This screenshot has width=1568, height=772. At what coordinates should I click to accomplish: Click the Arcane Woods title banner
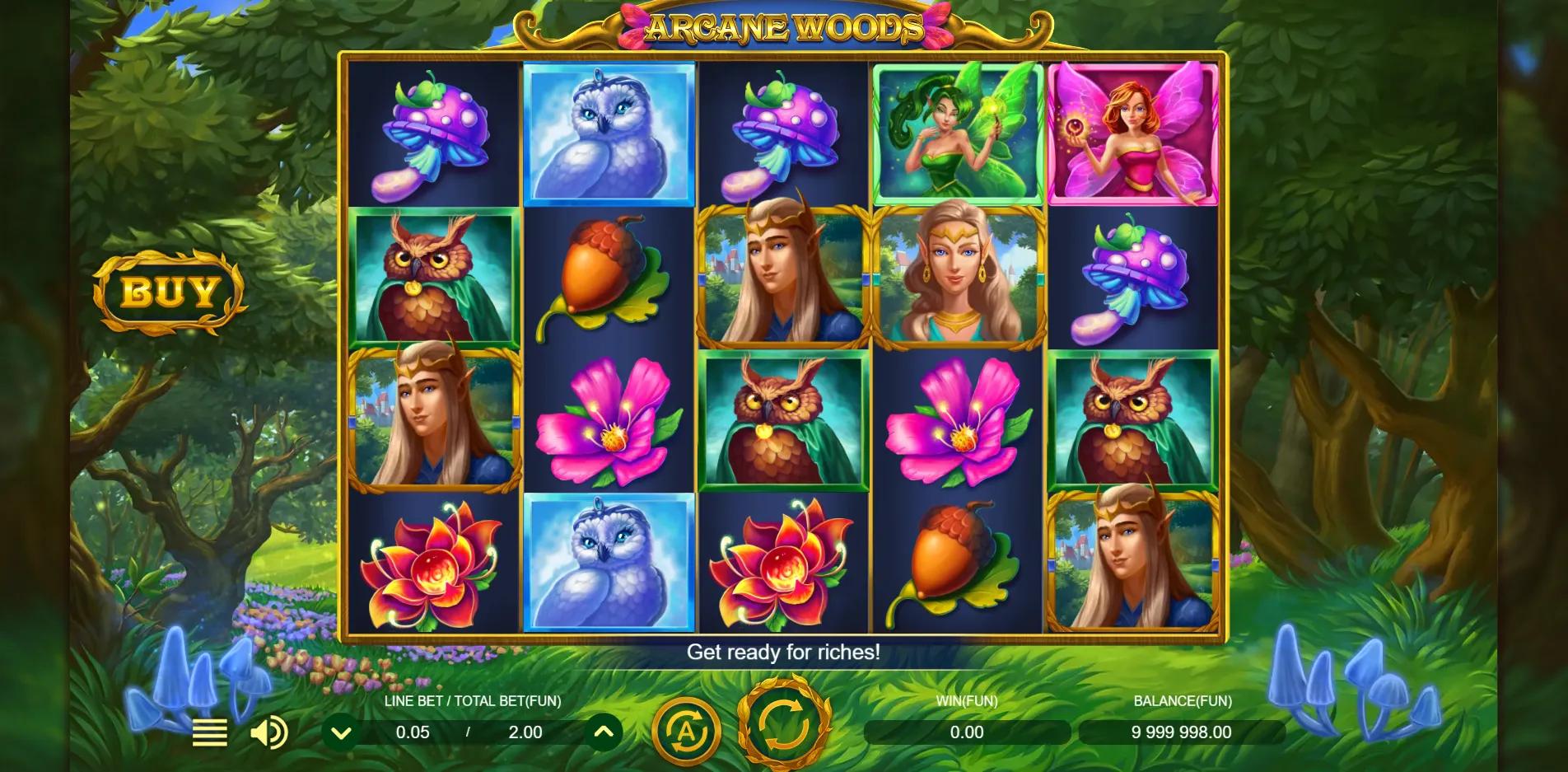[781, 27]
